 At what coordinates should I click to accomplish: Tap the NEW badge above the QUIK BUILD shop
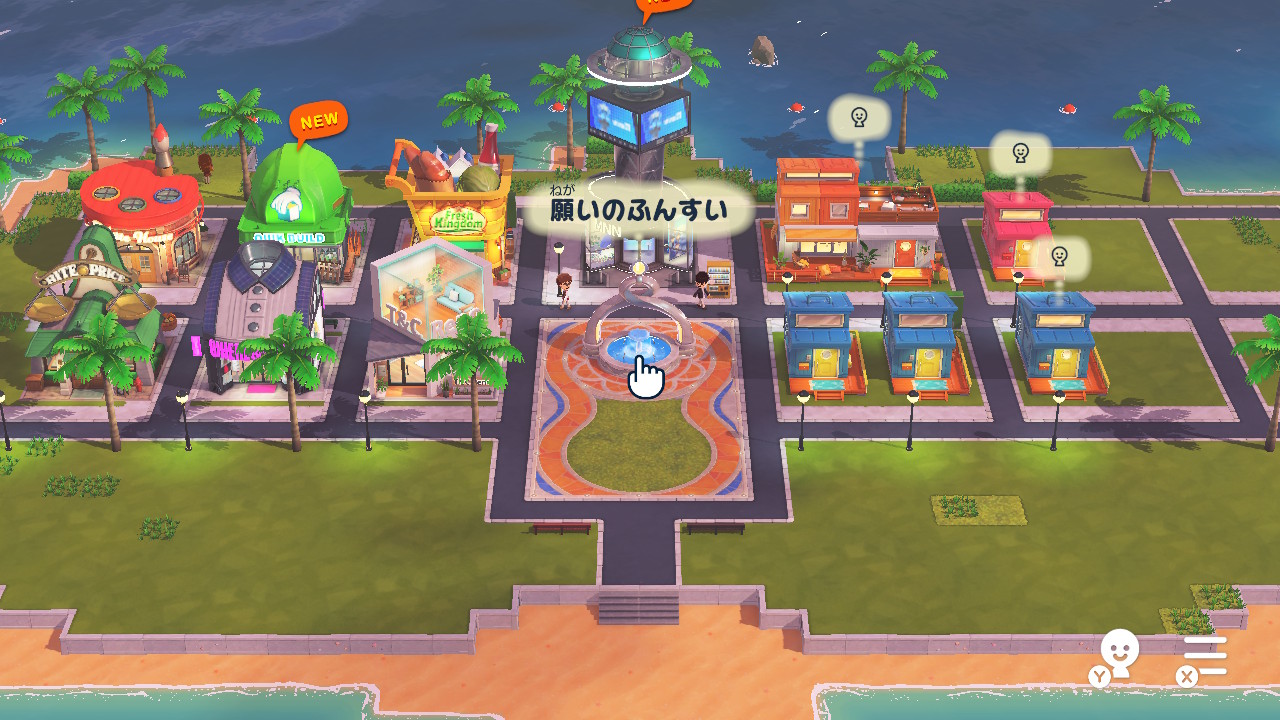click(318, 120)
